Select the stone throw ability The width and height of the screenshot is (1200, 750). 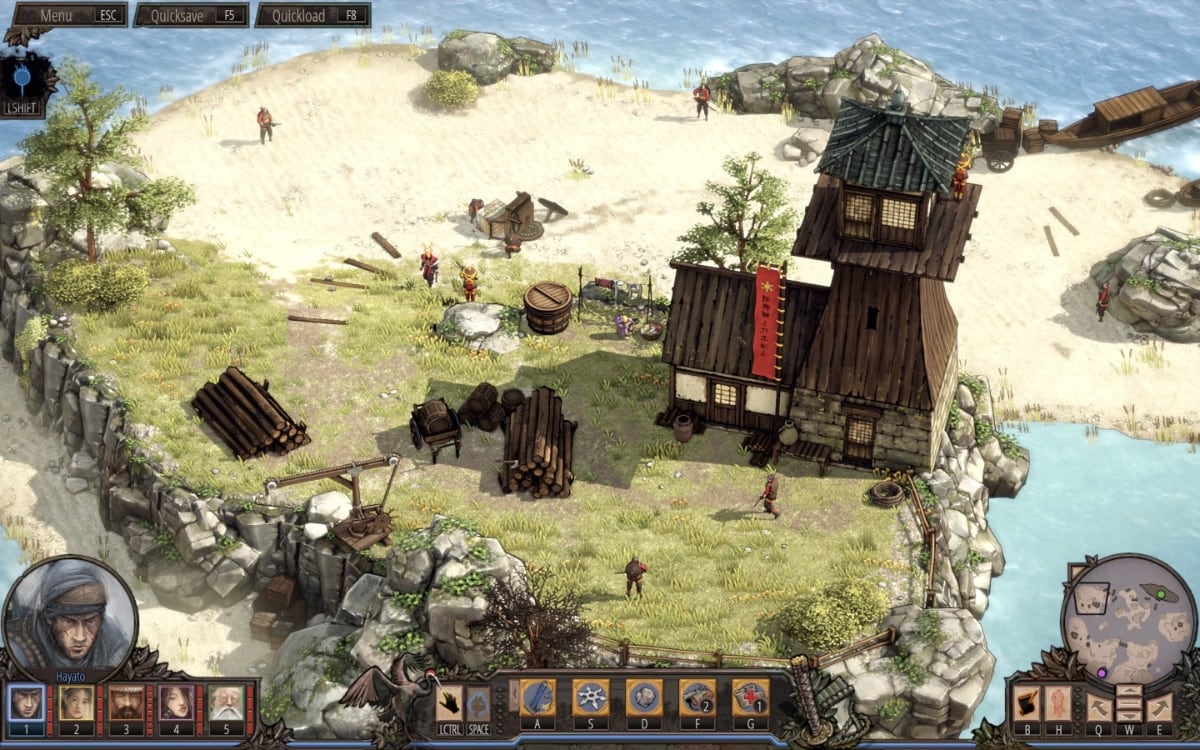point(644,697)
